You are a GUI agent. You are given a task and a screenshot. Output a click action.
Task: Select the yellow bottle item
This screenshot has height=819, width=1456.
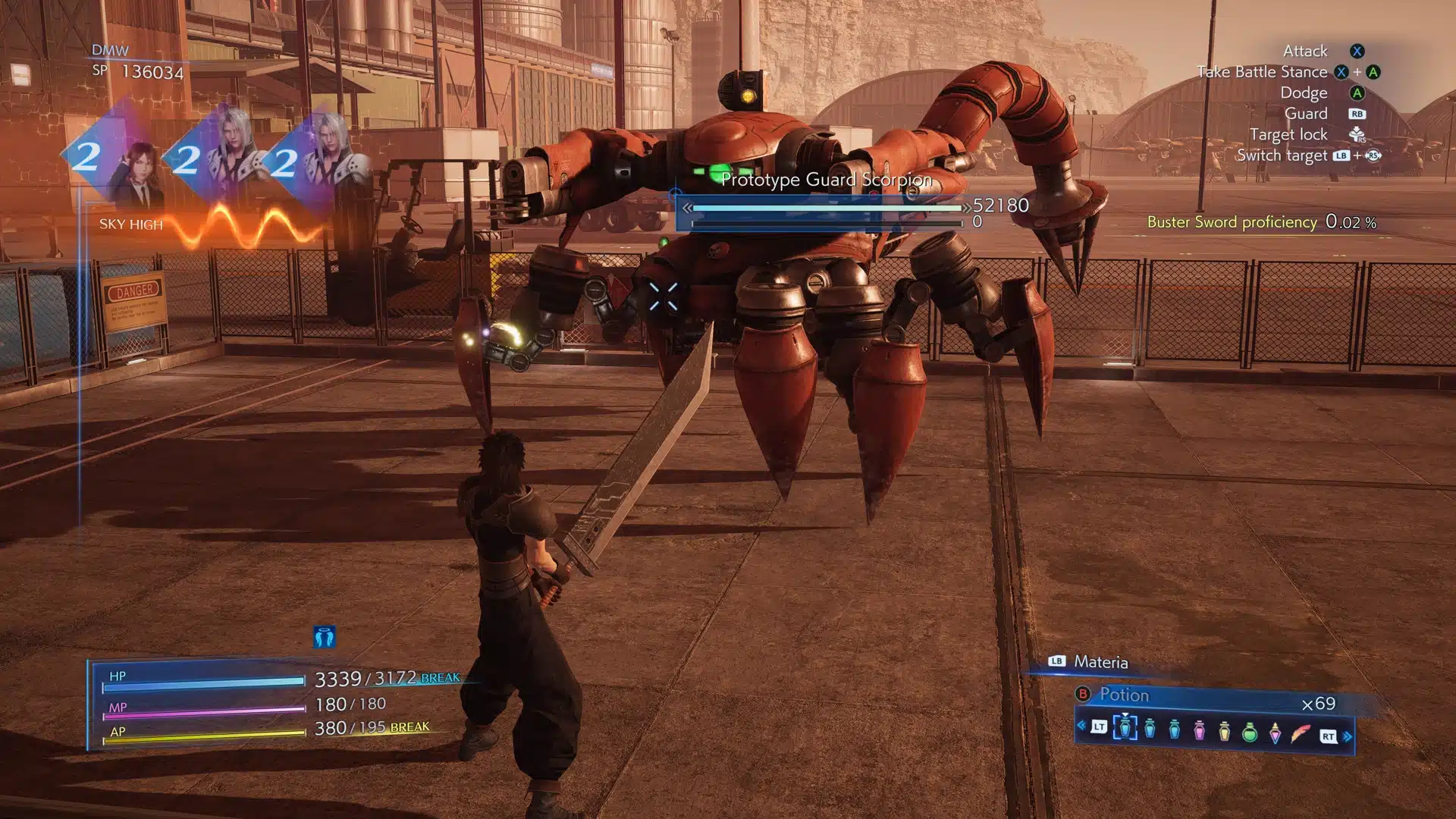click(x=1224, y=730)
